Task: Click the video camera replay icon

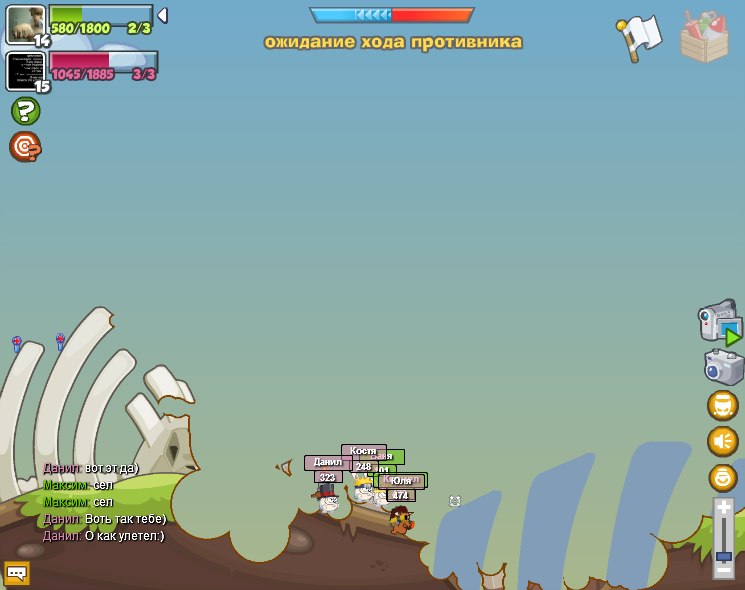Action: [719, 322]
